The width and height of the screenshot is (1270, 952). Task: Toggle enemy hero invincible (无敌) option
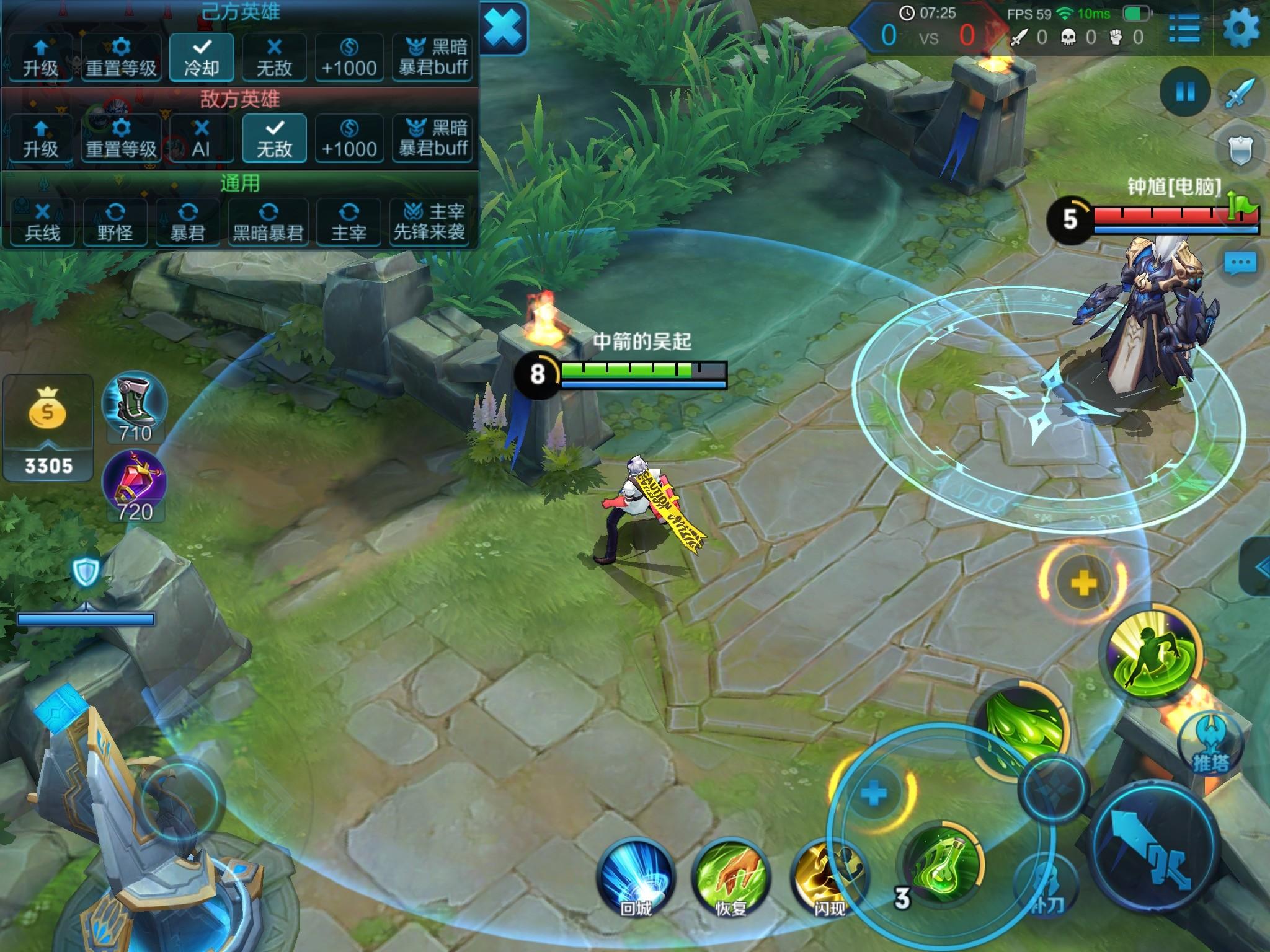(x=274, y=138)
